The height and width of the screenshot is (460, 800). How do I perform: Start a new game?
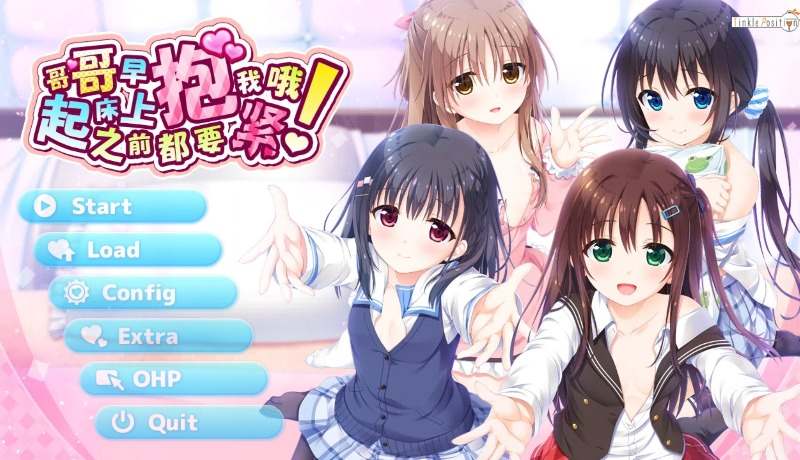tap(112, 206)
